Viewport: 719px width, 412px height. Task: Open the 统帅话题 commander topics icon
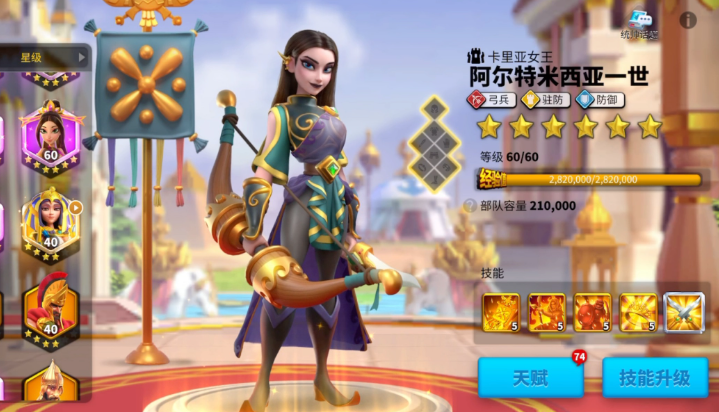click(x=641, y=22)
